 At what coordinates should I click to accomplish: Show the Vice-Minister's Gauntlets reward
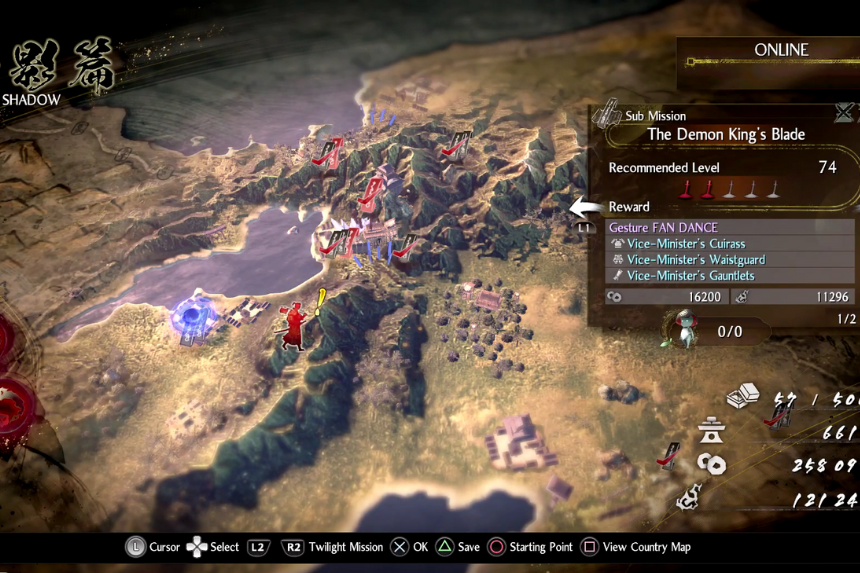690,276
